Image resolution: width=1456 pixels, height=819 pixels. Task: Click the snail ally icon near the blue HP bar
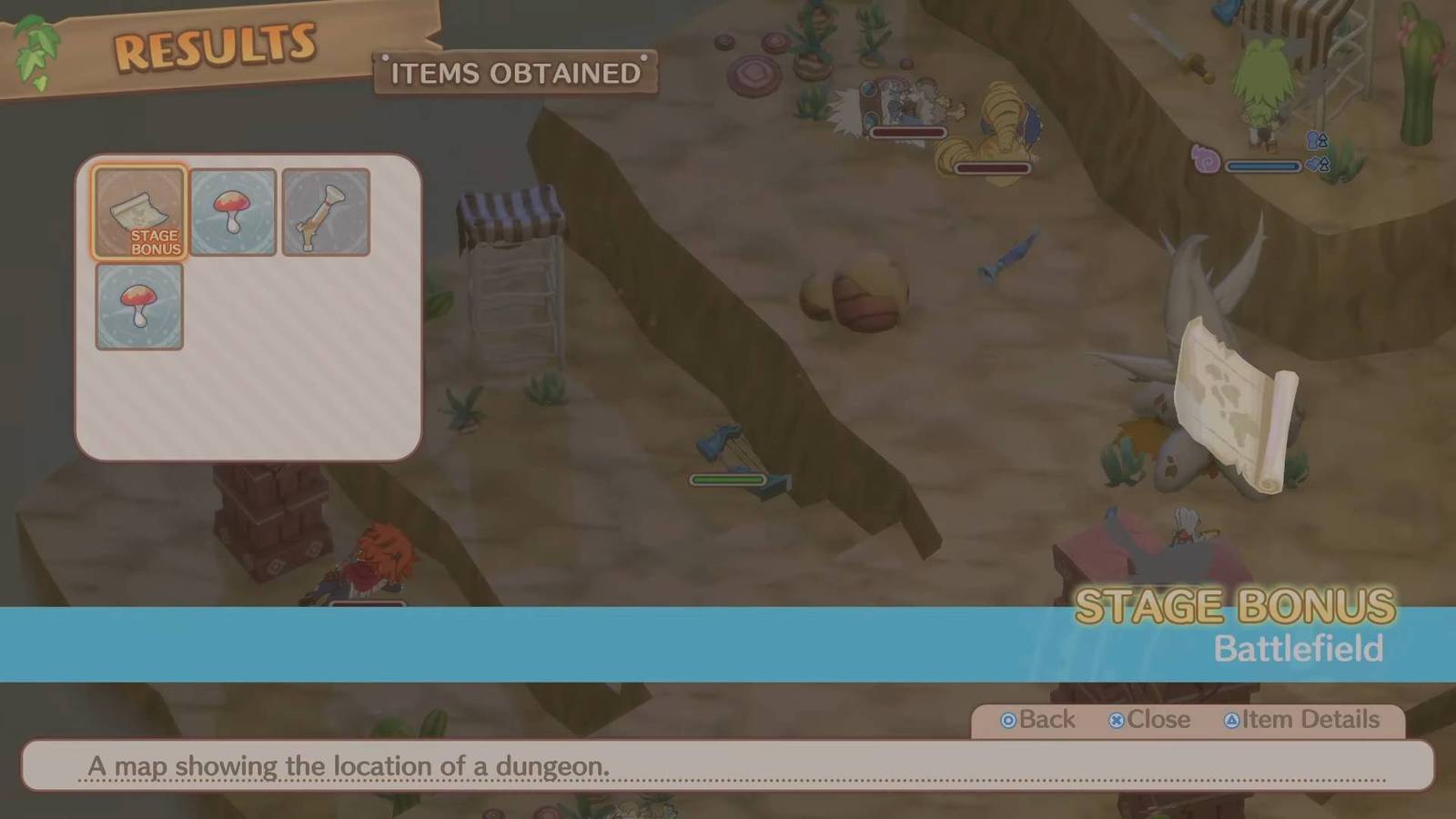pos(1206,157)
